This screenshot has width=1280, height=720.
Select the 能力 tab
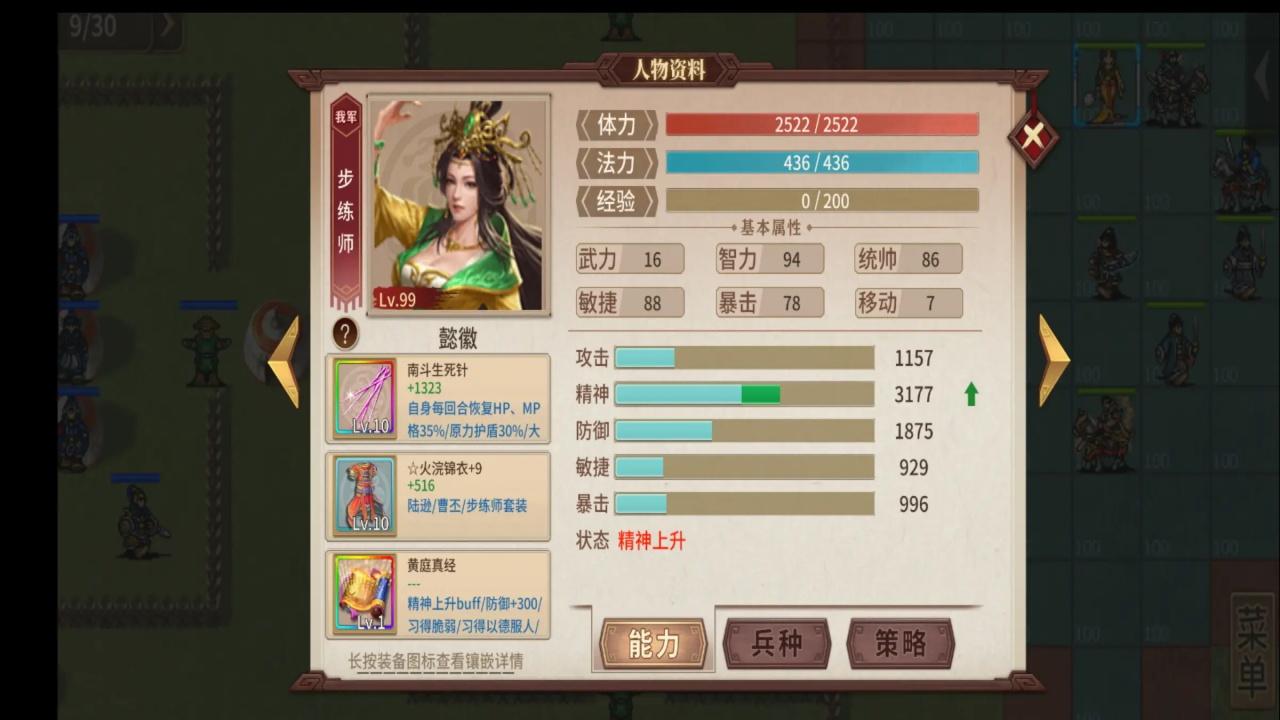tap(651, 645)
